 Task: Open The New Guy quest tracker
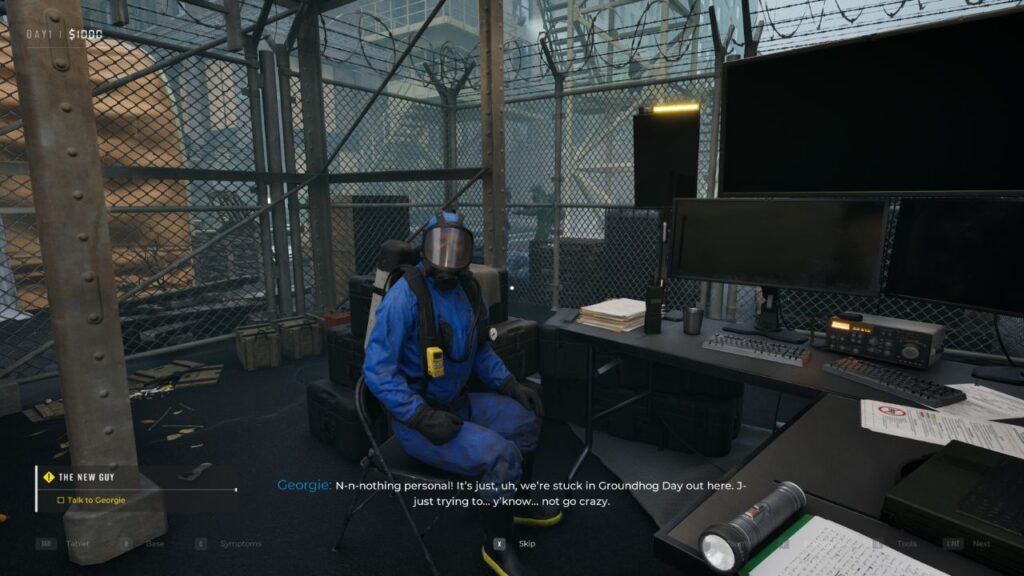[x=91, y=477]
